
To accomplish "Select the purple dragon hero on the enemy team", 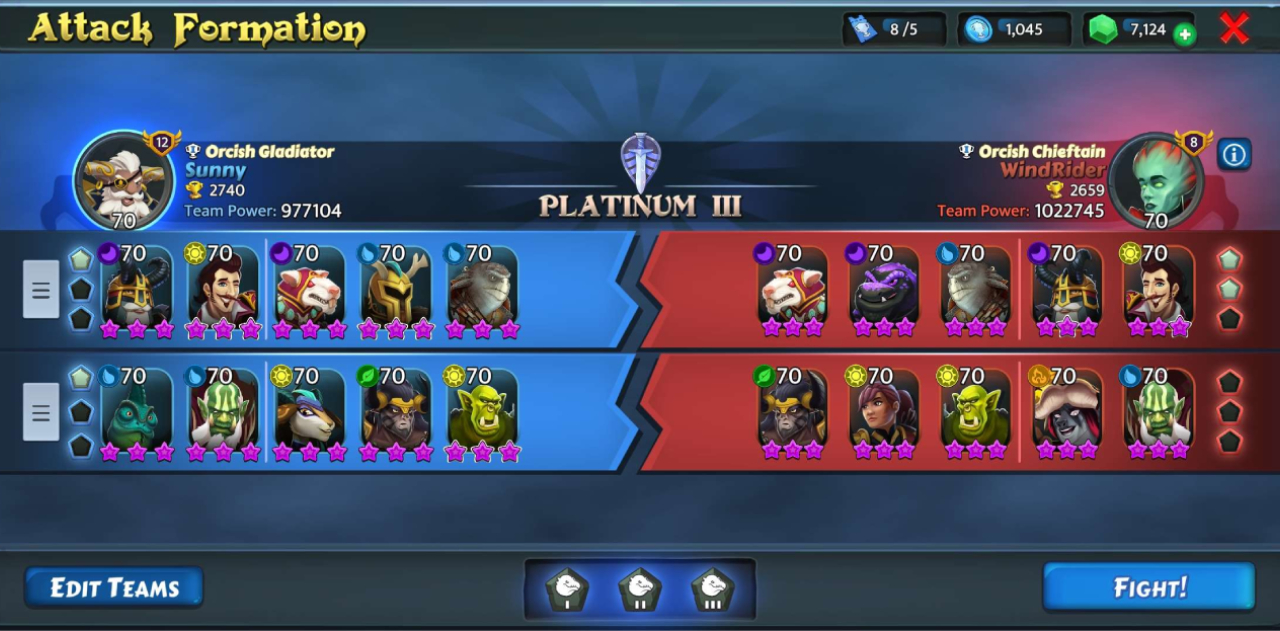I will 883,290.
